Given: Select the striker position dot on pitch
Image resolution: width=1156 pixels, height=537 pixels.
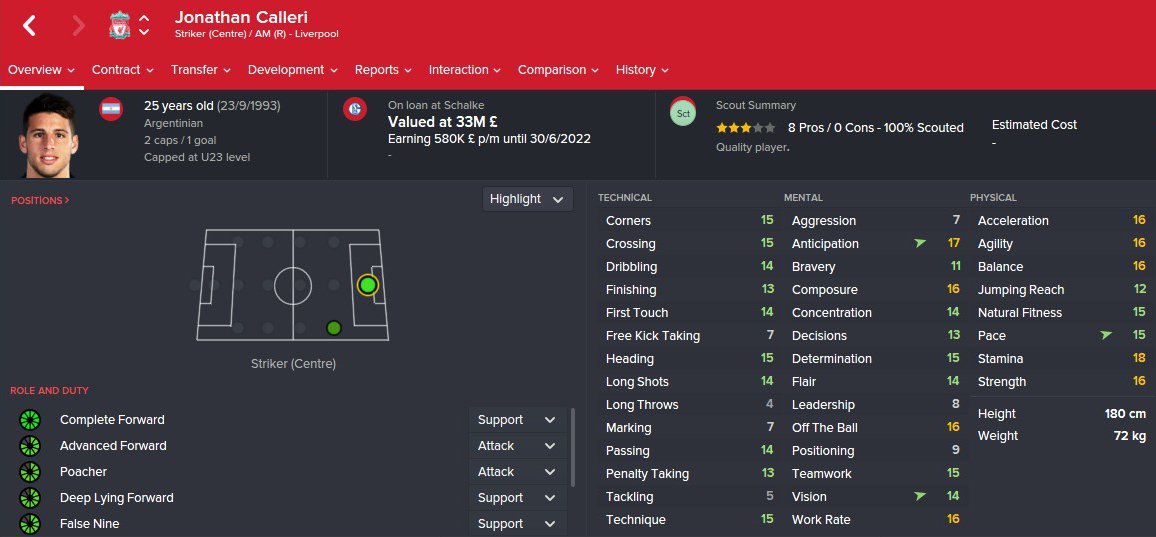Looking at the screenshot, I should pyautogui.click(x=368, y=285).
